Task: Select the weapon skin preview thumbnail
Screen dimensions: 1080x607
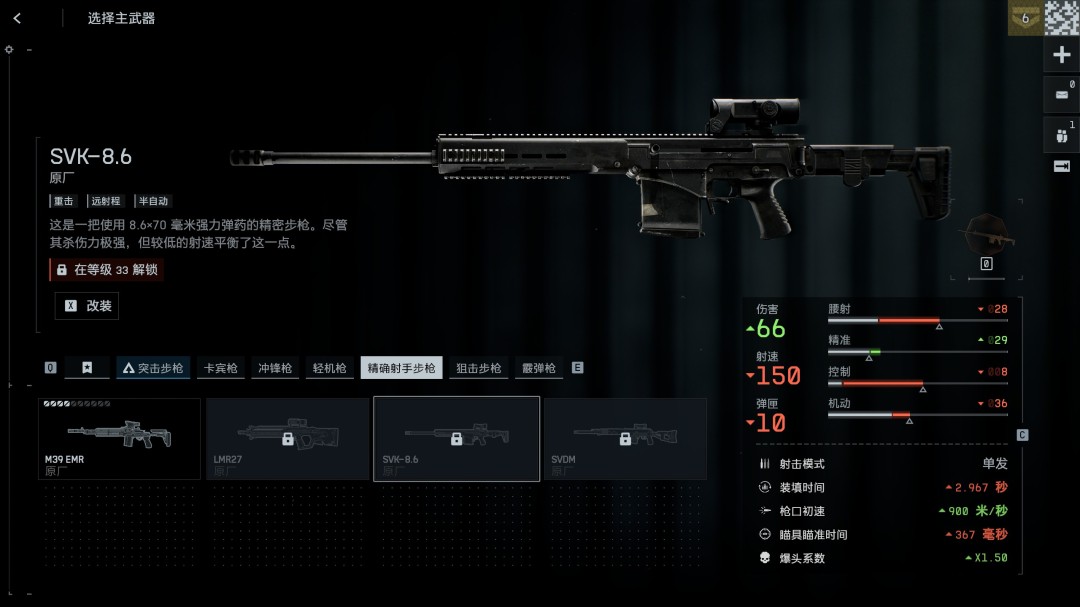Action: coord(986,236)
